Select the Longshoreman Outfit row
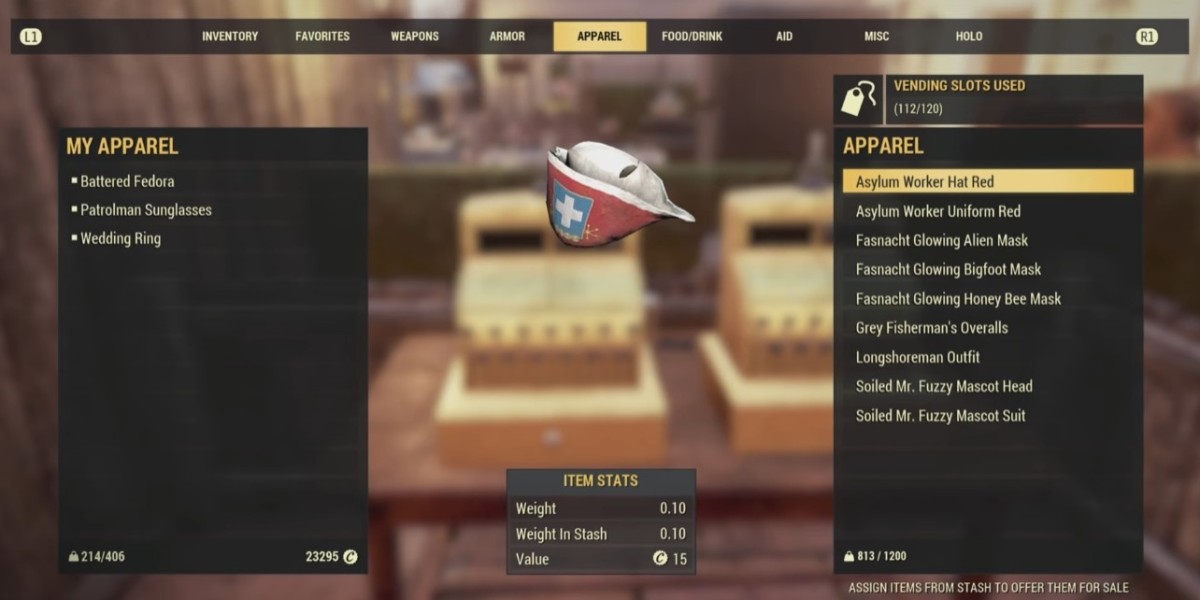 pyautogui.click(x=918, y=357)
